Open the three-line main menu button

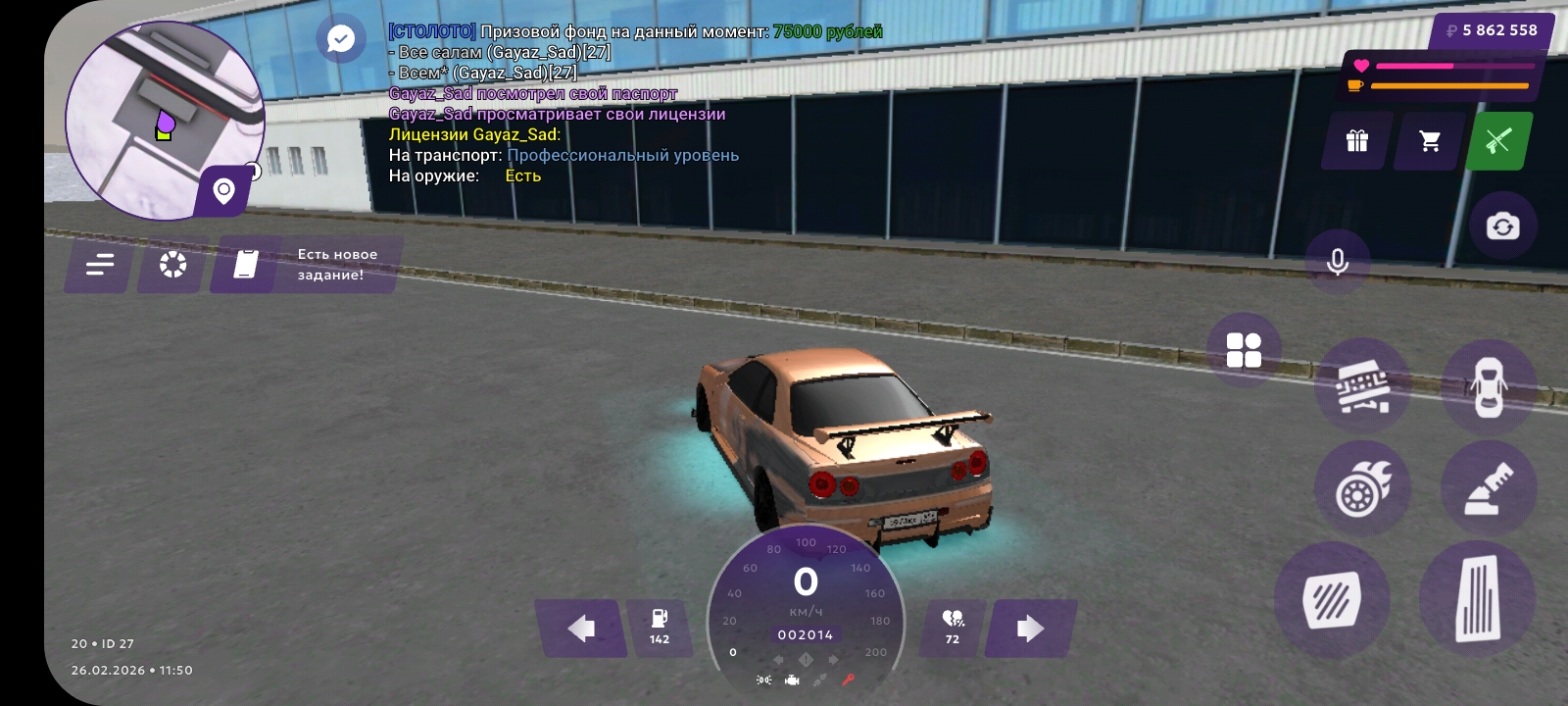pos(99,265)
